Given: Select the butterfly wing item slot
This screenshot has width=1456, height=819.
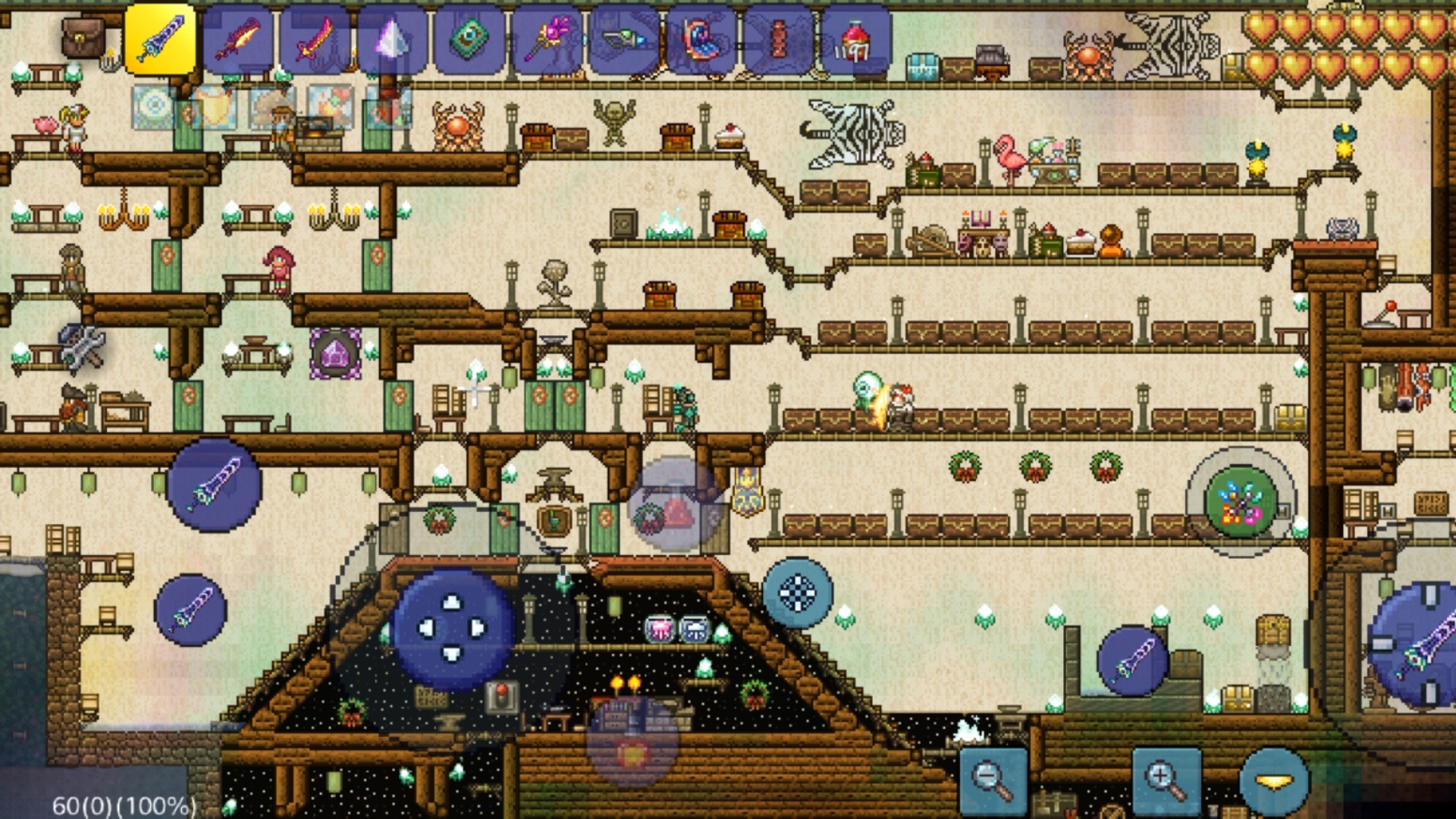Looking at the screenshot, I should click(702, 39).
